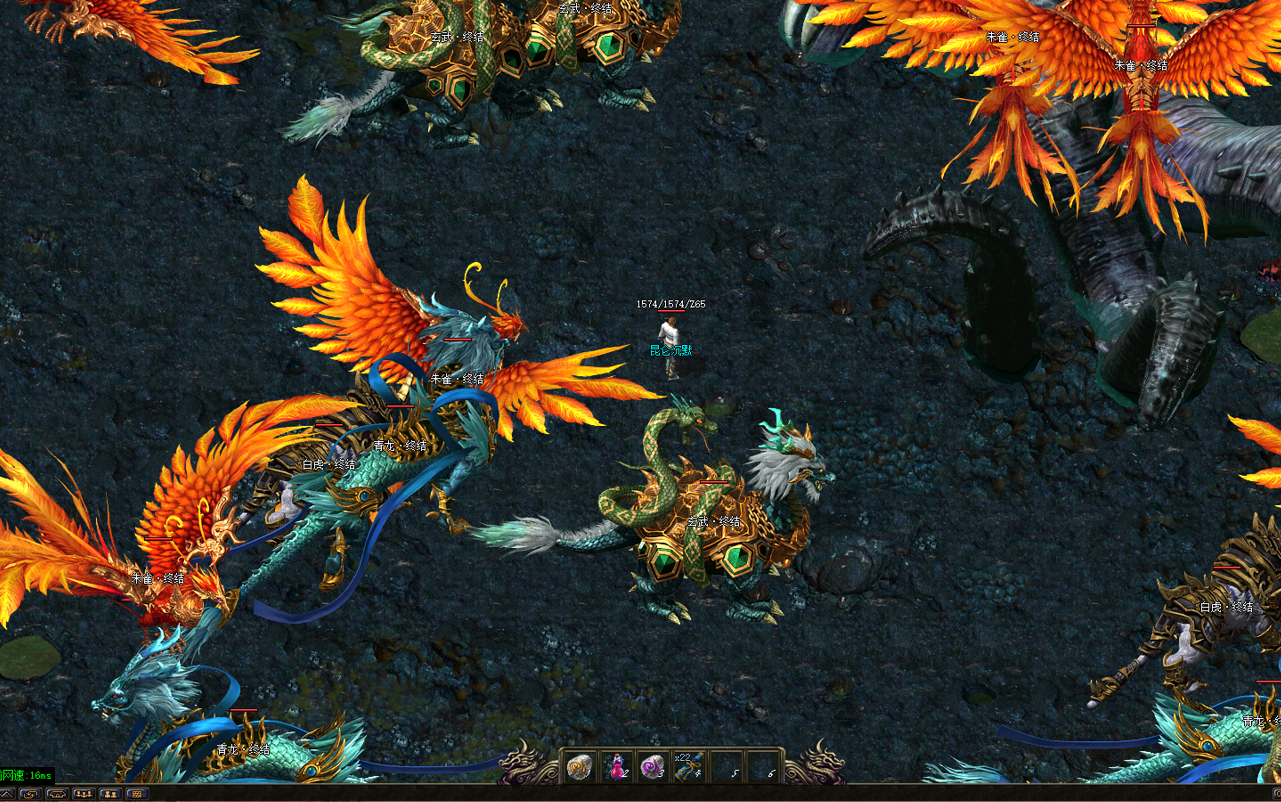1281x802 pixels.
Task: Click the swap-arrows button in bottom bar
Action: 30,794
